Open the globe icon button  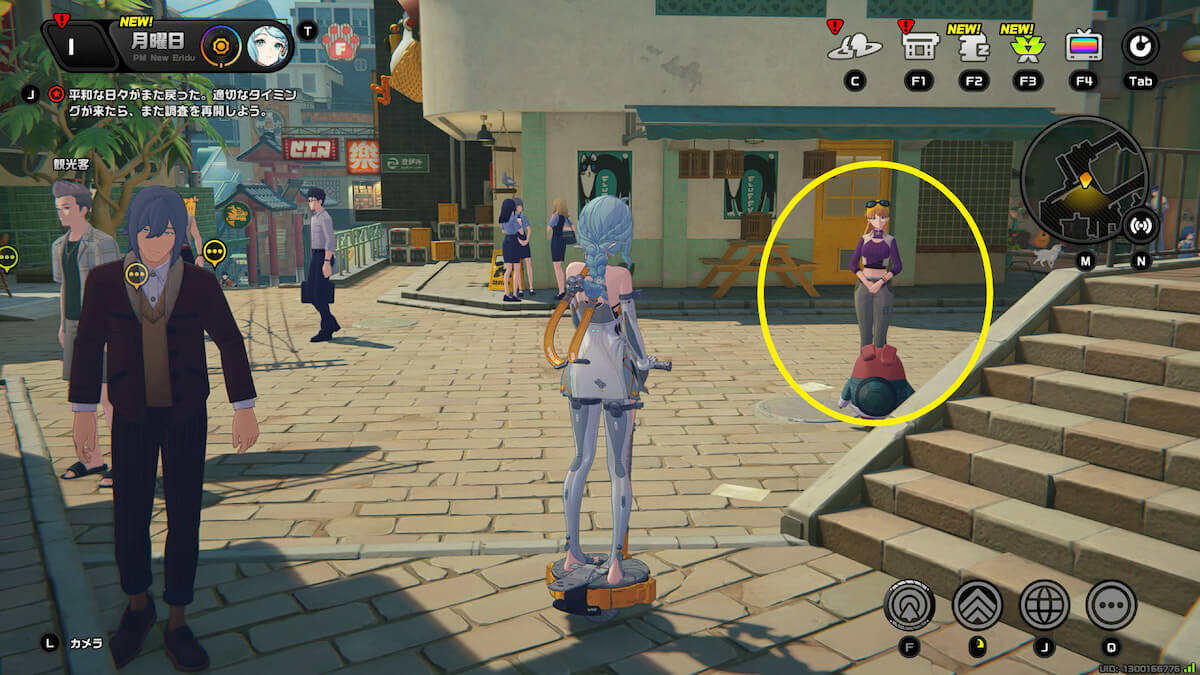(1044, 604)
